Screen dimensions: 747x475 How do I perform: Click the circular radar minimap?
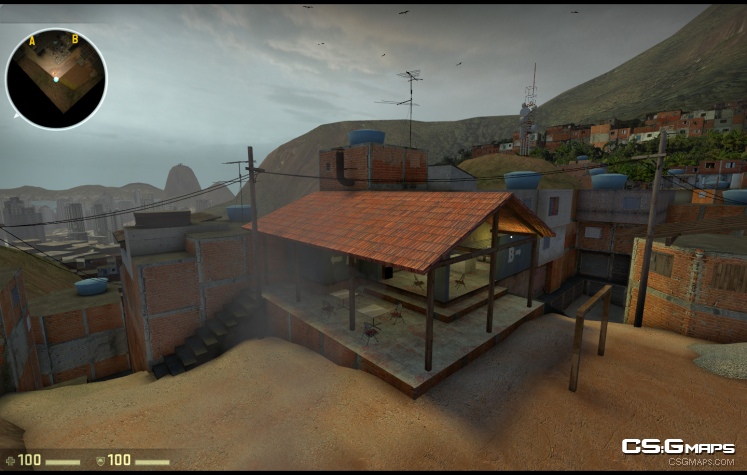[56, 78]
